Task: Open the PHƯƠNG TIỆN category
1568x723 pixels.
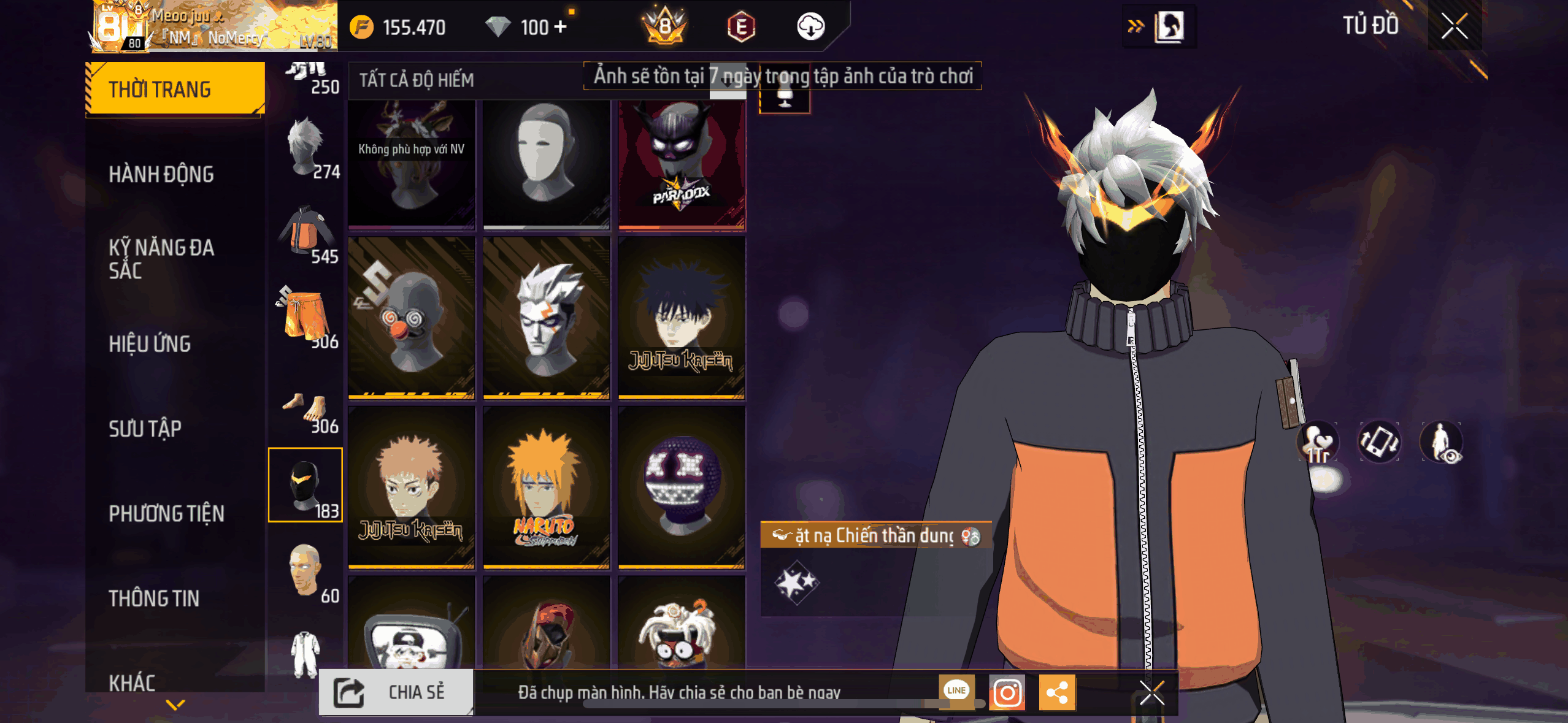Action: (166, 513)
